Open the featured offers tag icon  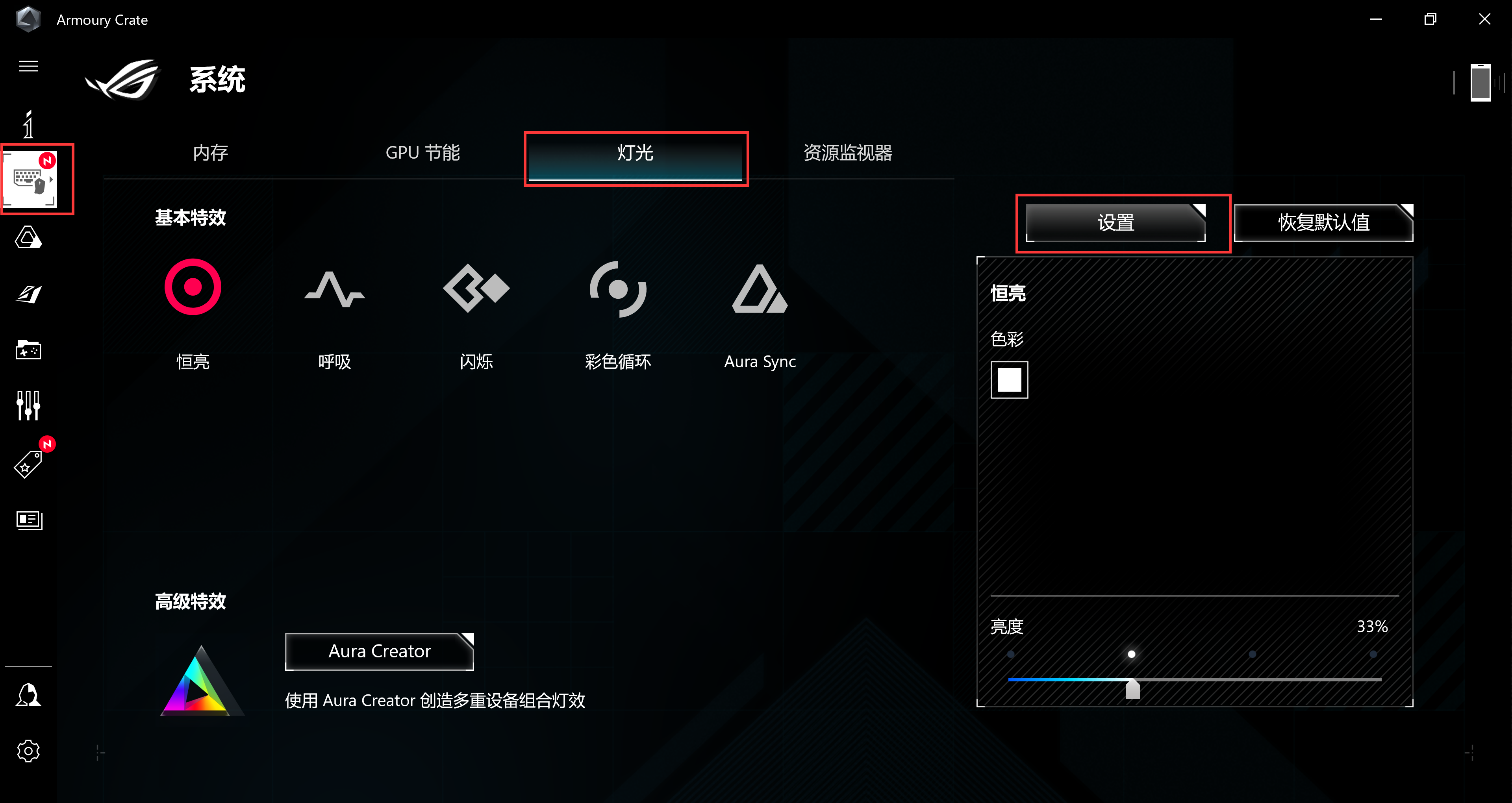(x=28, y=464)
